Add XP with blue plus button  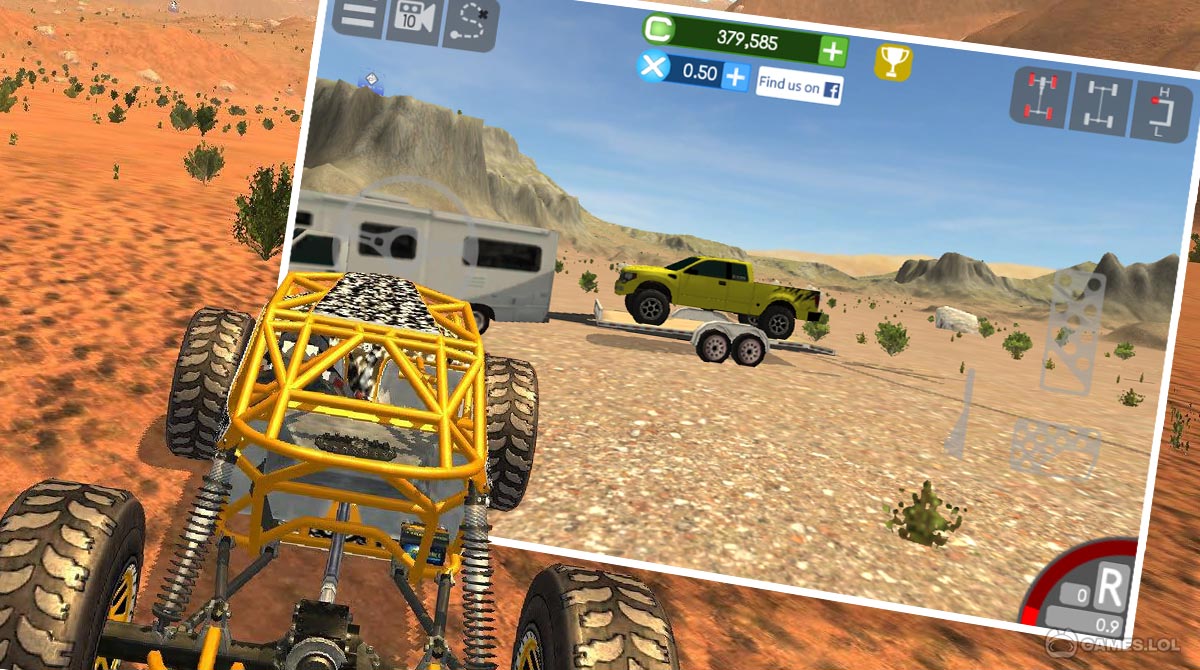tap(735, 76)
